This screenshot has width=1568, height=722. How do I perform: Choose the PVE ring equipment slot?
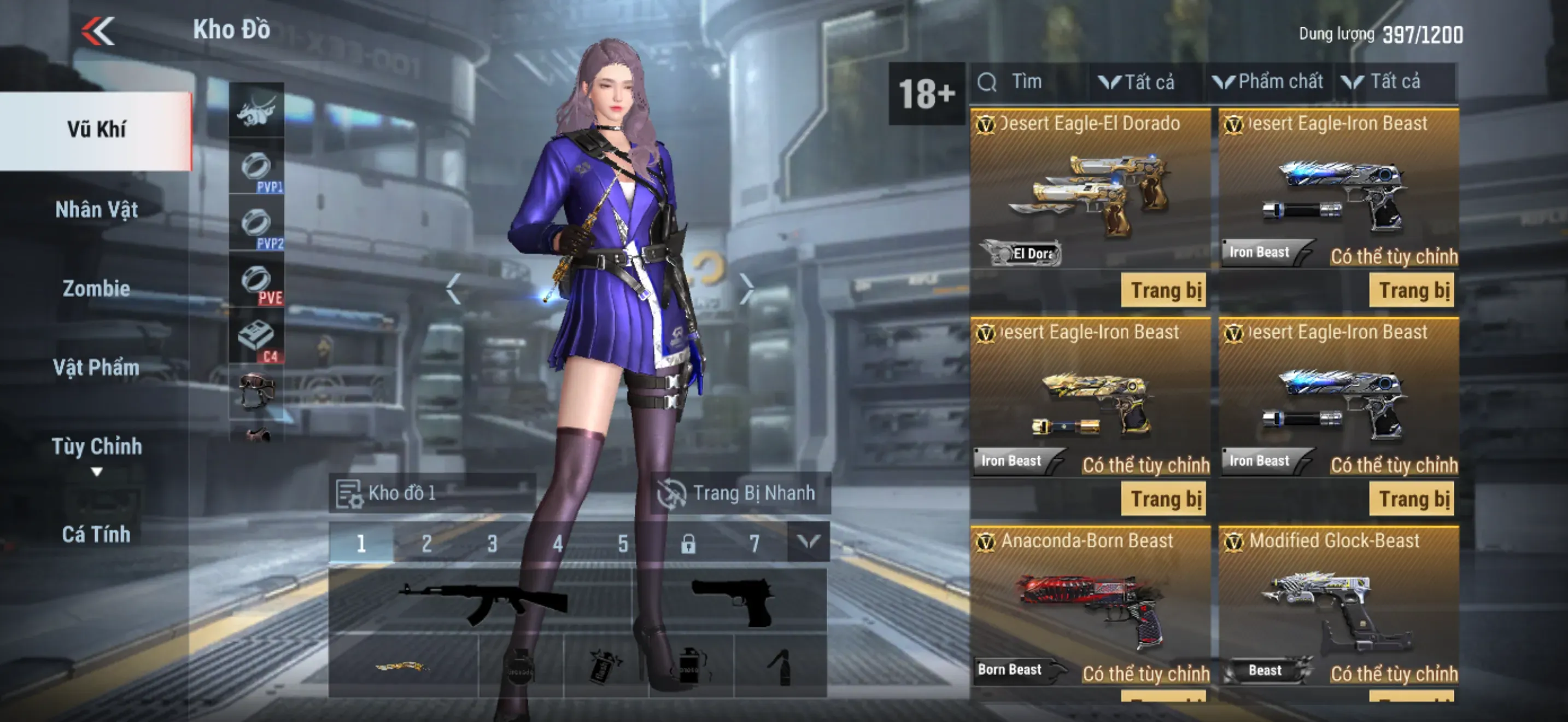(256, 282)
